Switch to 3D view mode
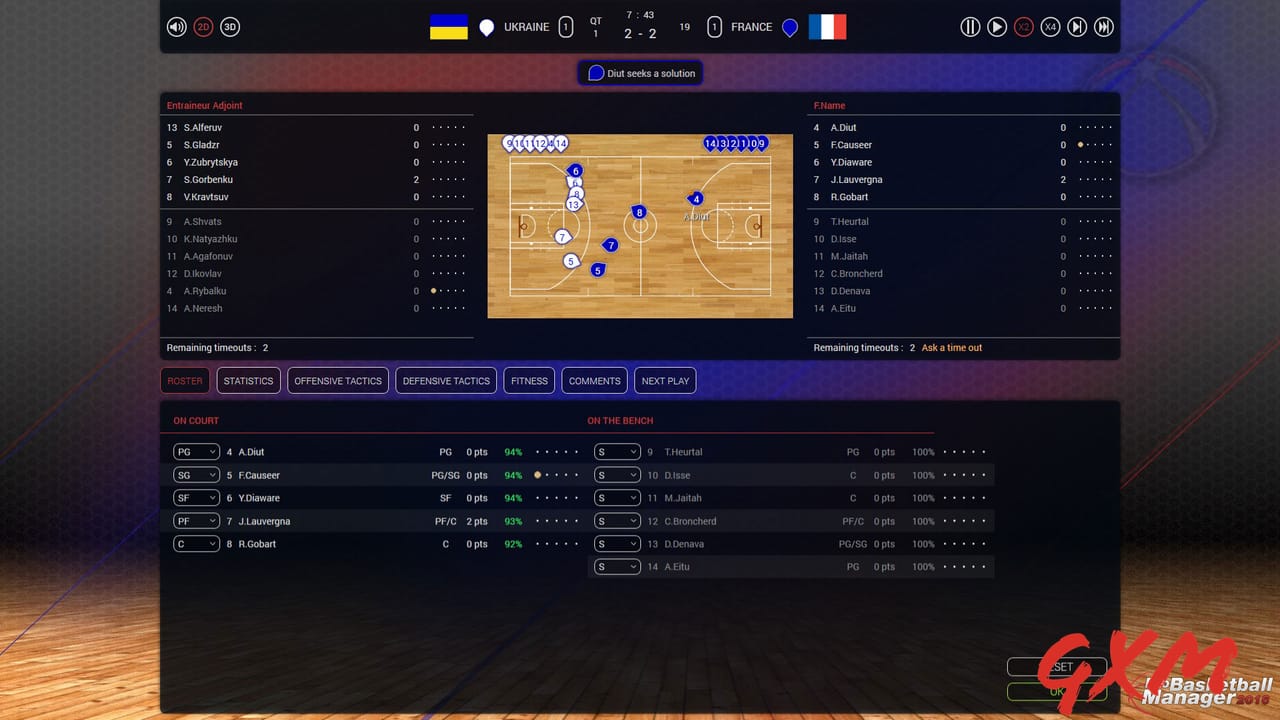Viewport: 1280px width, 720px height. point(230,27)
